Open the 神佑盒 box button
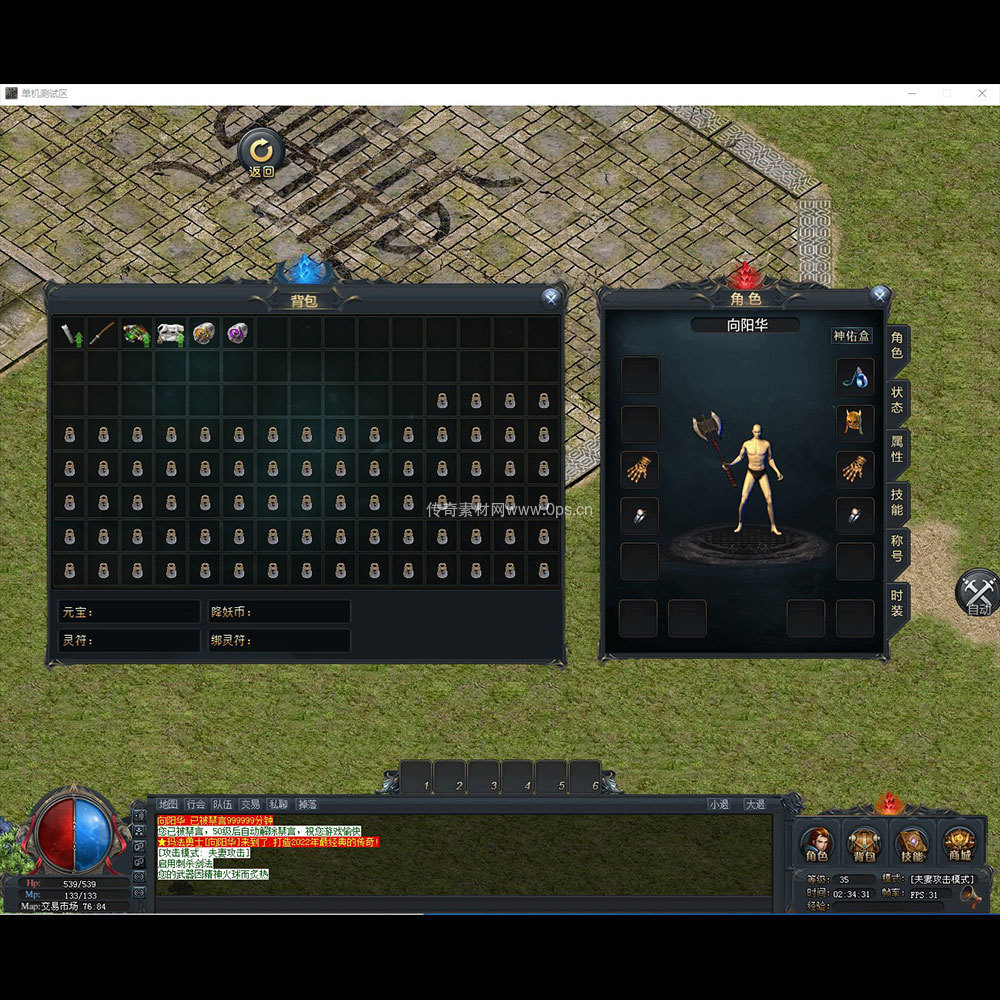The height and width of the screenshot is (1000, 1000). coord(852,336)
